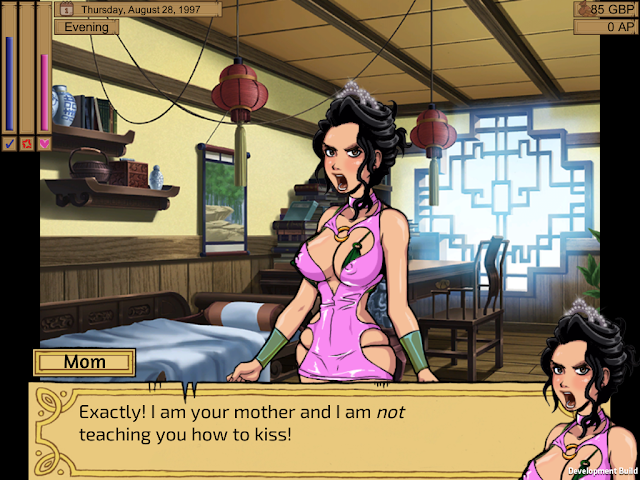640x480 pixels.
Task: Select the red star stat icon
Action: pos(27,143)
